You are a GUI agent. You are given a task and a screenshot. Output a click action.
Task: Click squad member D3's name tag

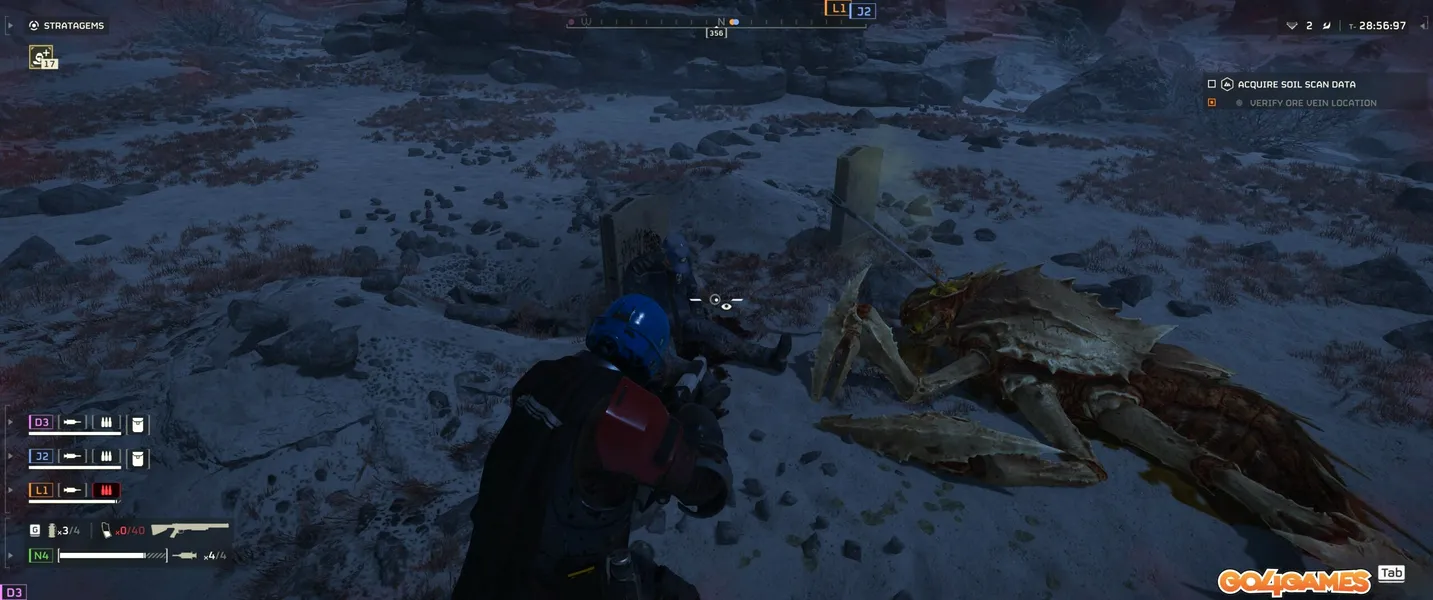coord(41,423)
